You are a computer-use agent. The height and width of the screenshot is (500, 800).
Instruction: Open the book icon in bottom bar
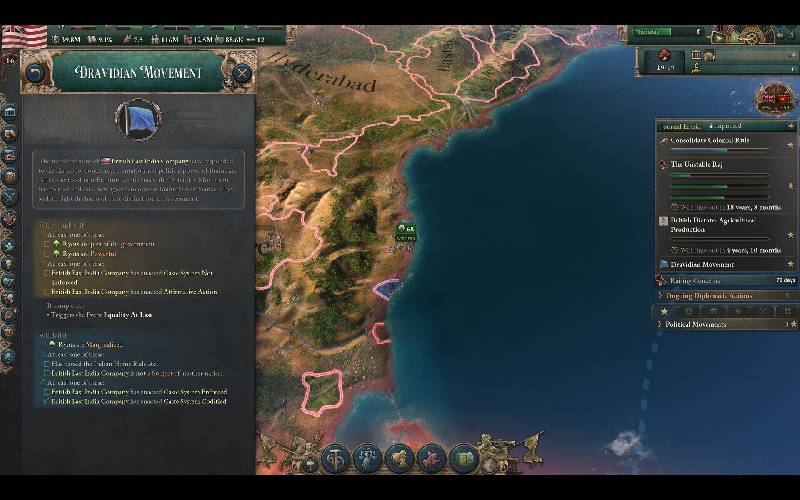coord(463,458)
